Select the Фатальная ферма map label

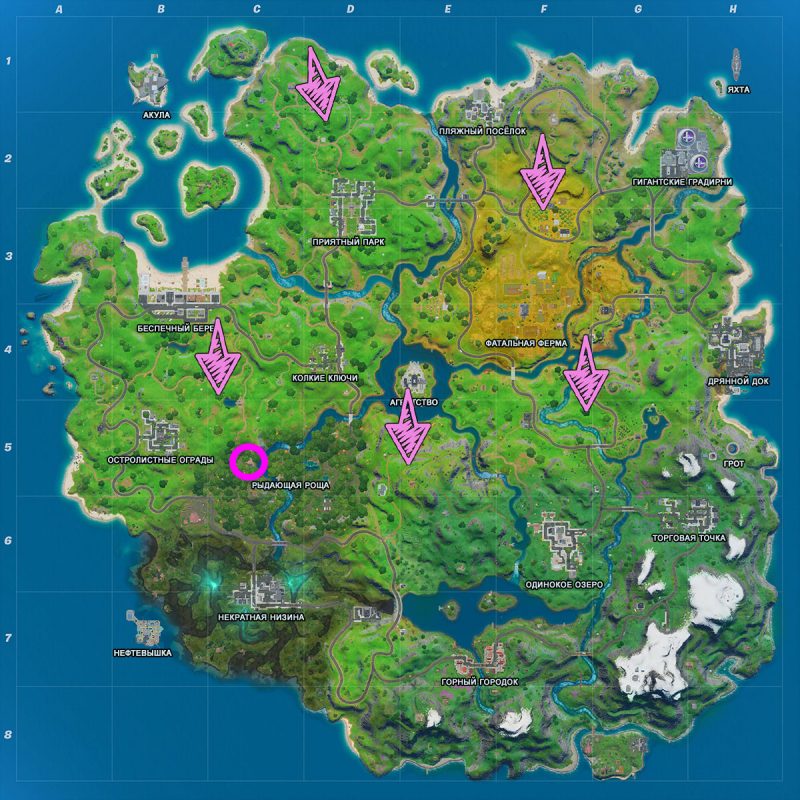click(526, 342)
